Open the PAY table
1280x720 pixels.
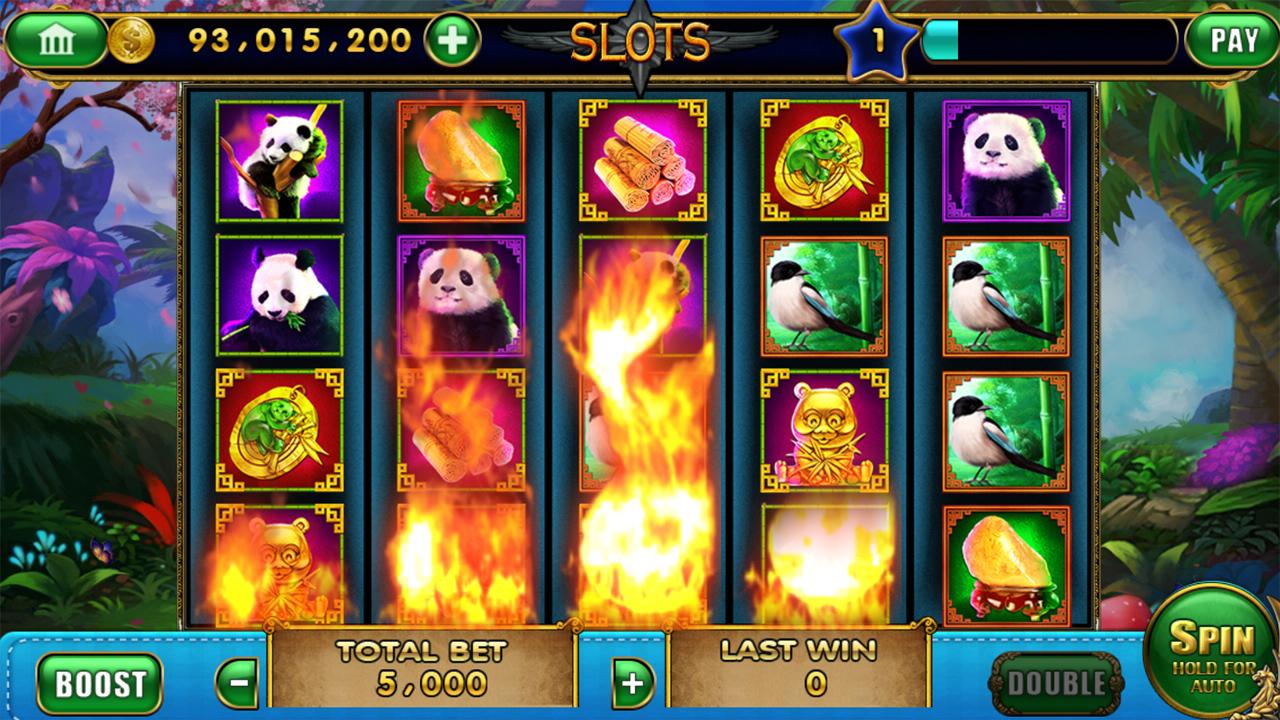pyautogui.click(x=1233, y=41)
